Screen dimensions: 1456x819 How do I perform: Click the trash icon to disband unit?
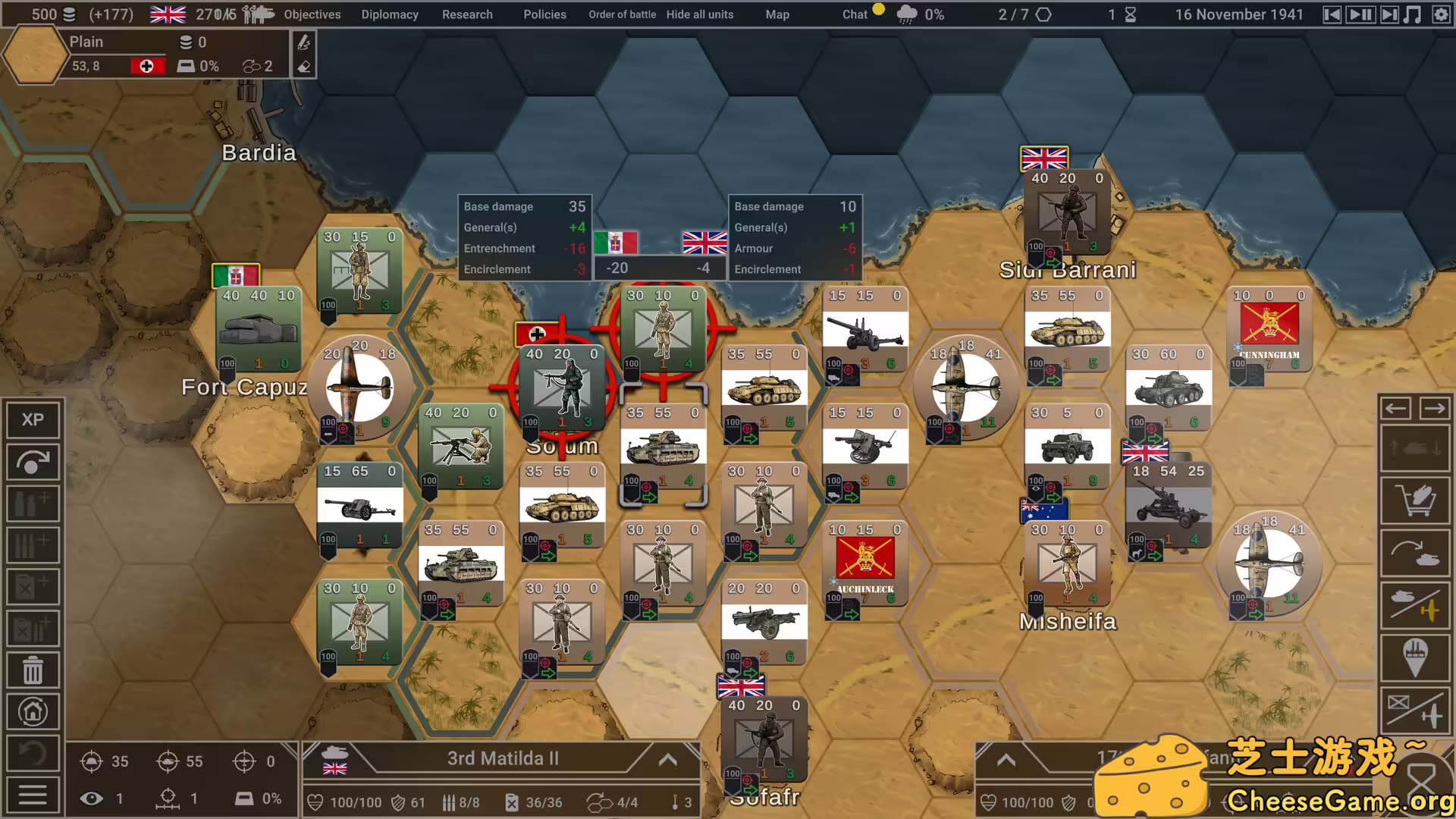[33, 670]
